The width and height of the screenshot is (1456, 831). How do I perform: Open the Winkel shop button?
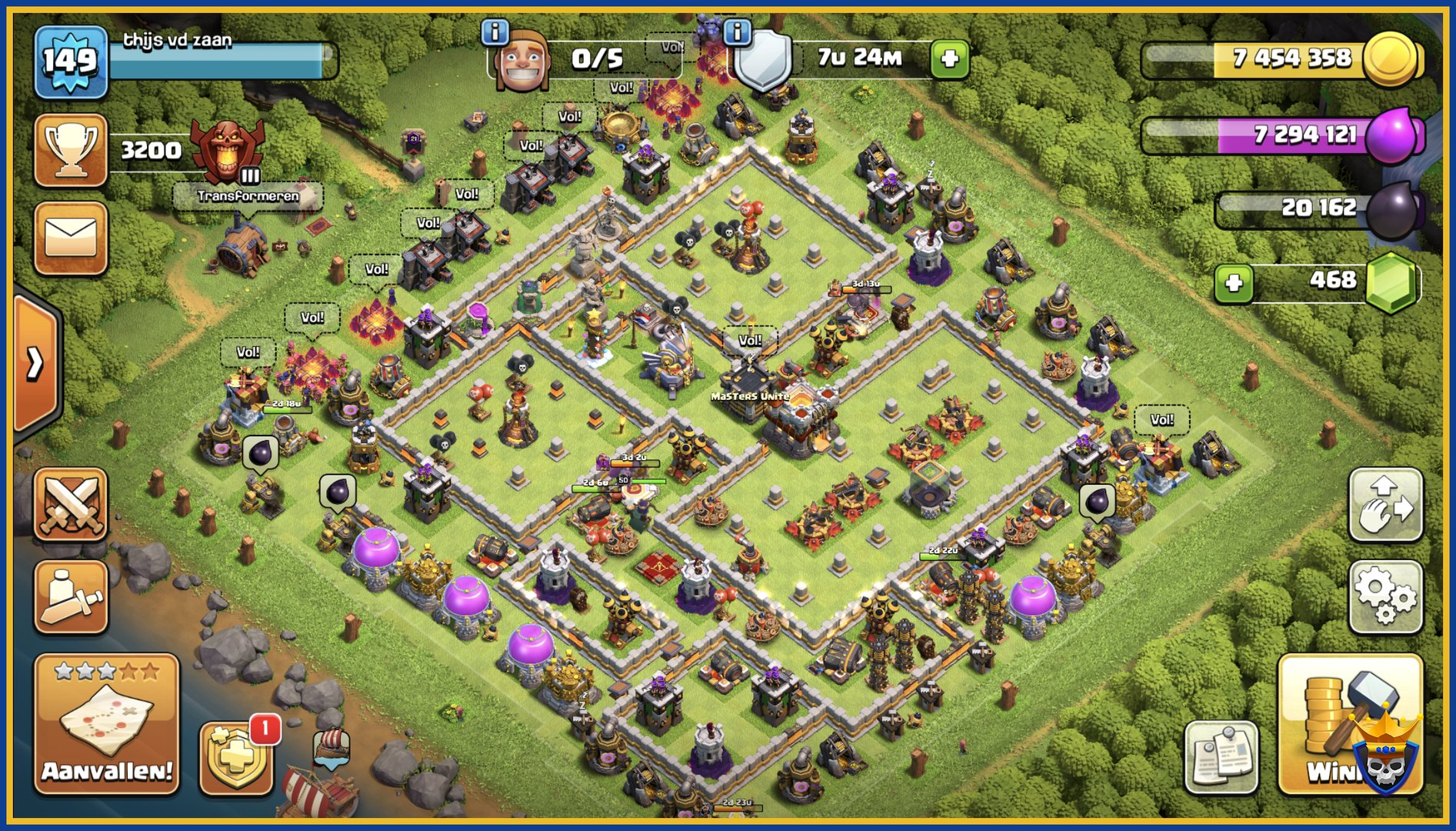(1350, 724)
